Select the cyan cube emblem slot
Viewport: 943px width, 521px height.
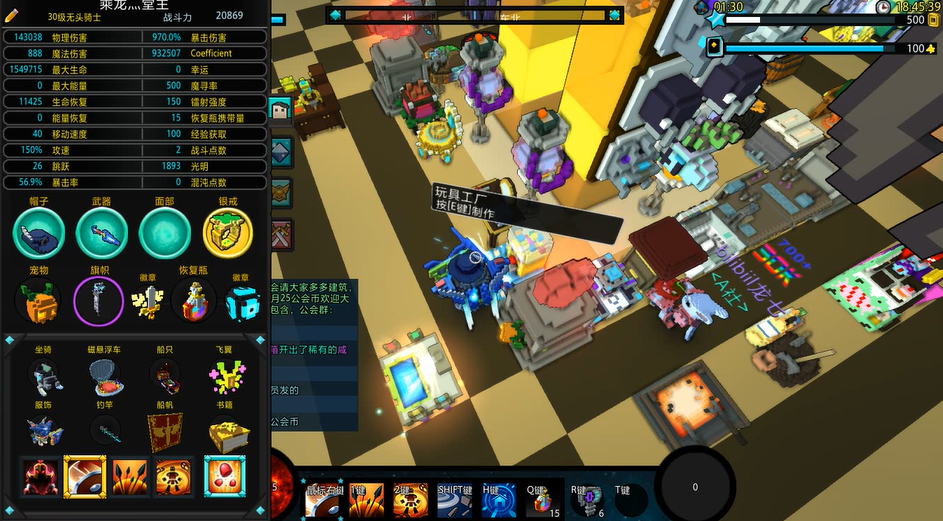[x=241, y=301]
